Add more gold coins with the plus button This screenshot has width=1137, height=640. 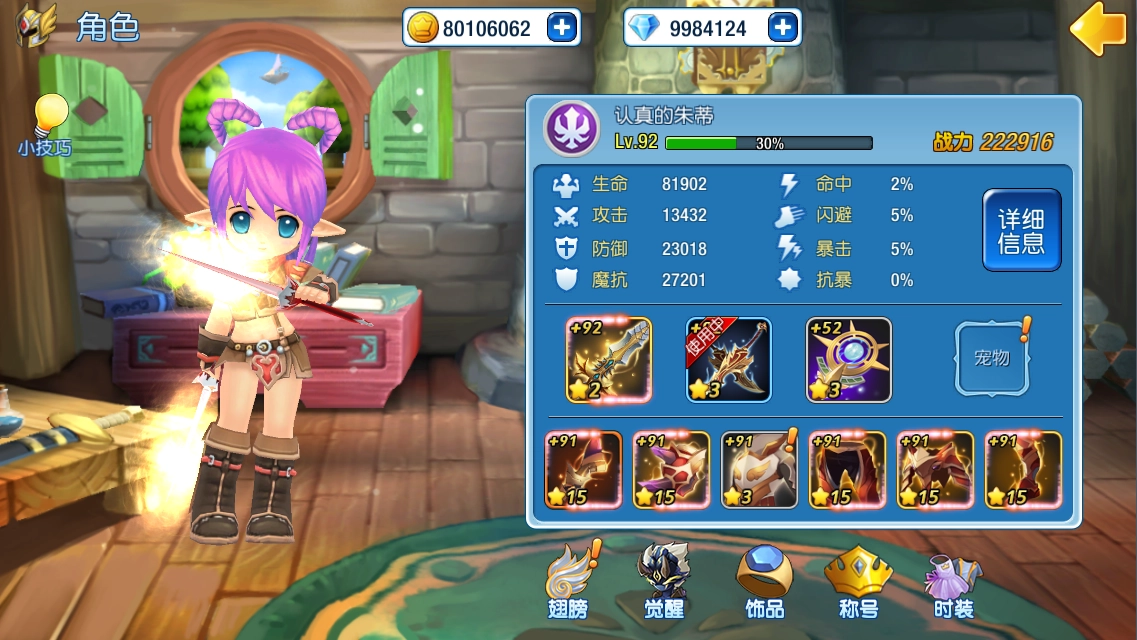click(562, 28)
